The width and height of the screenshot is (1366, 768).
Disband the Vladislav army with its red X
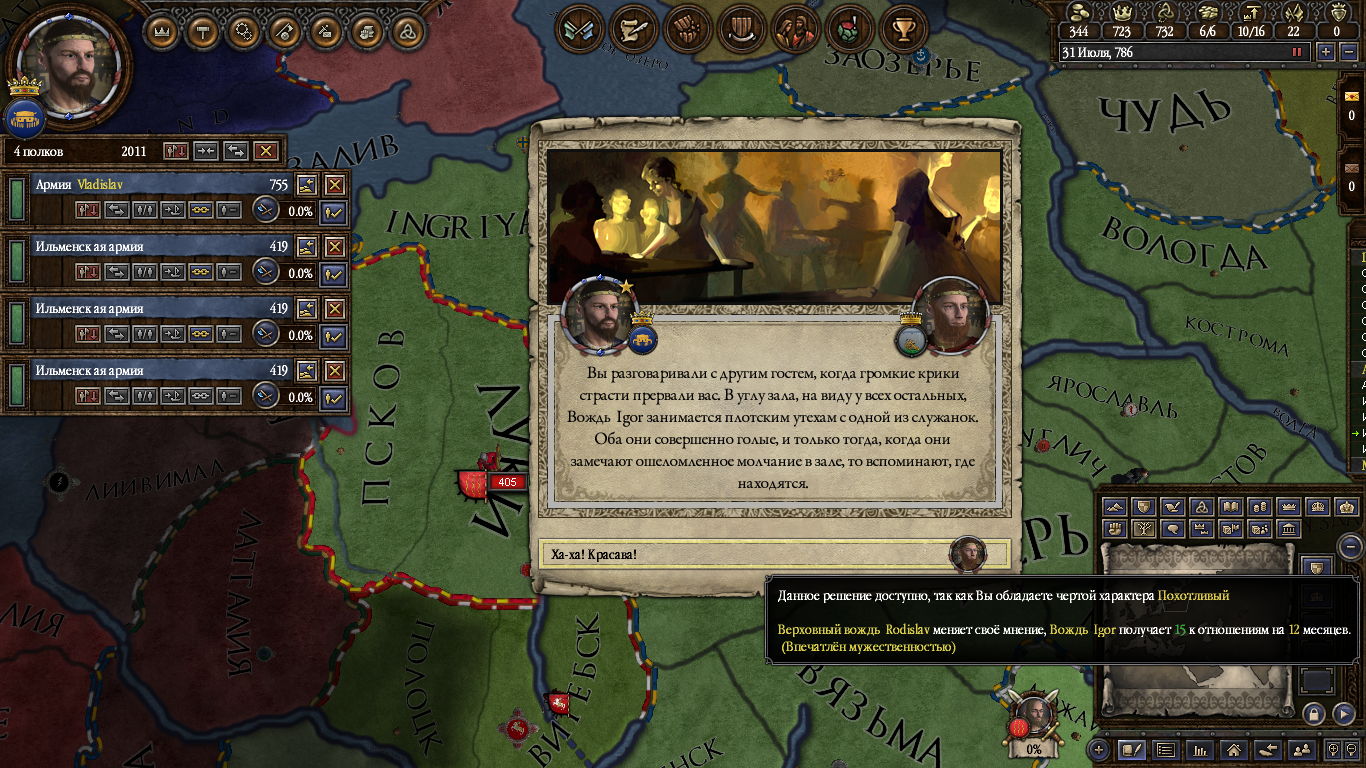point(335,185)
